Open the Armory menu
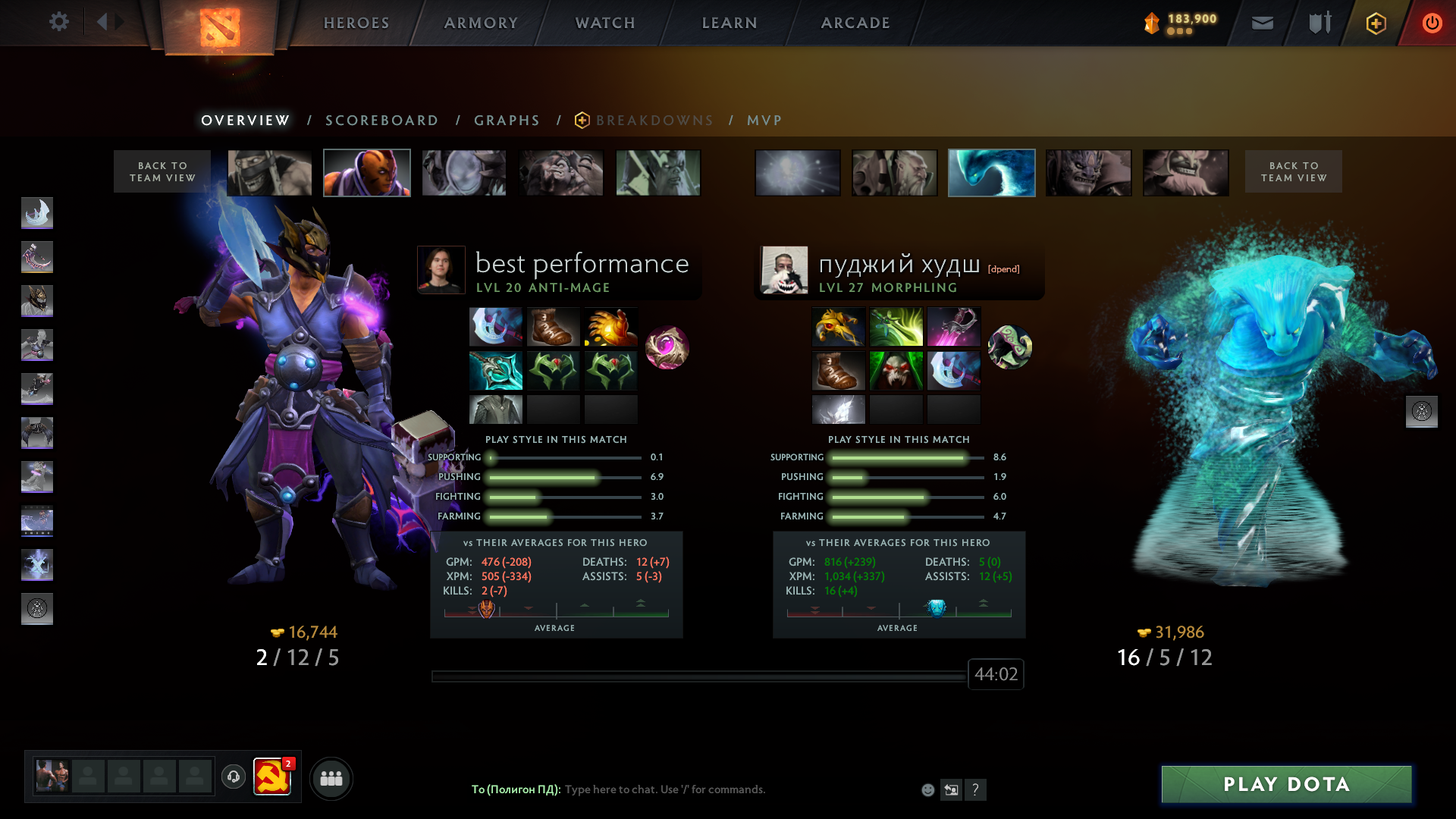1456x819 pixels. 481,23
